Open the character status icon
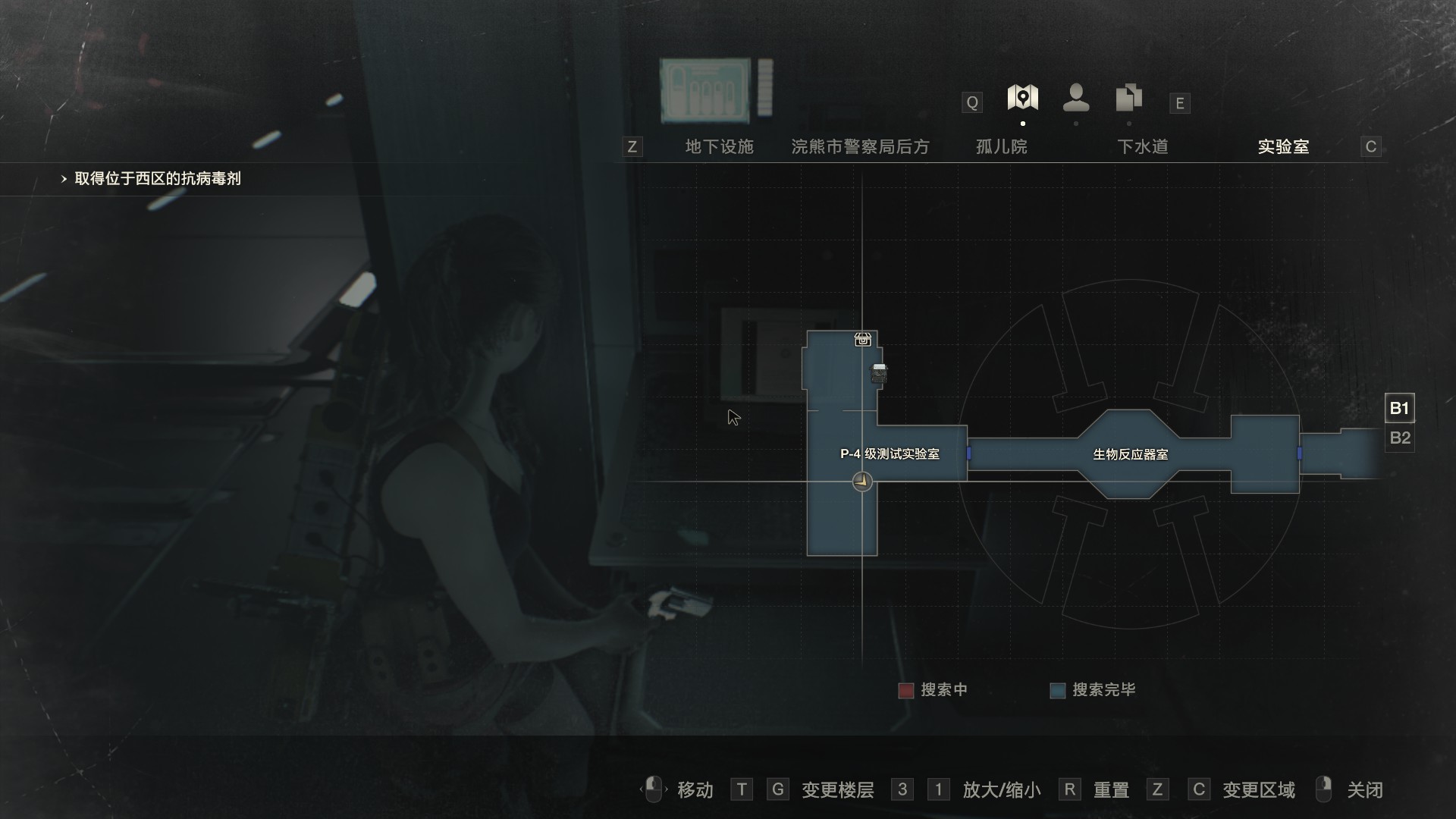The width and height of the screenshot is (1456, 819). click(x=1076, y=98)
